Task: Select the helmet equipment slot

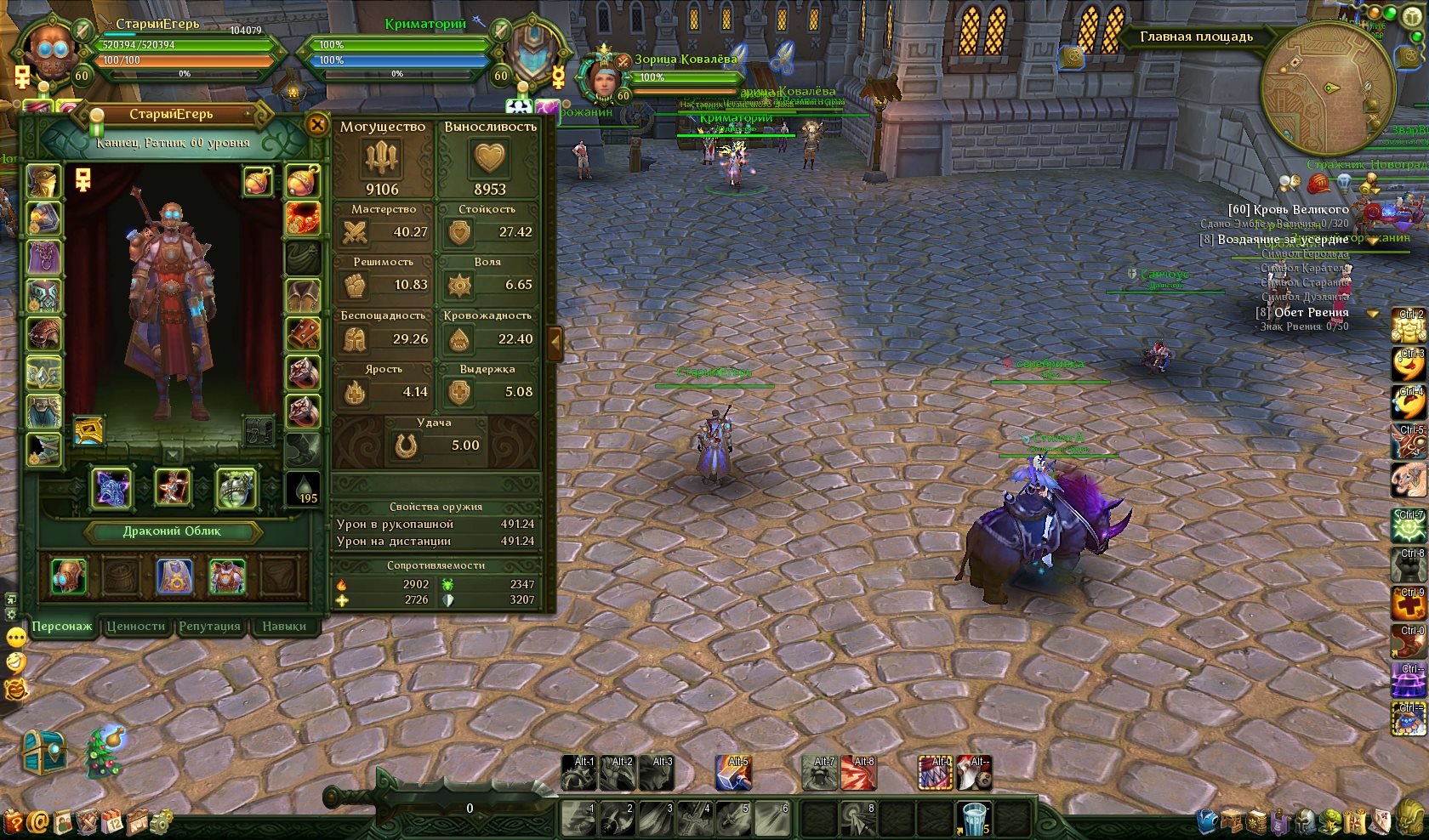Action: pos(43,181)
